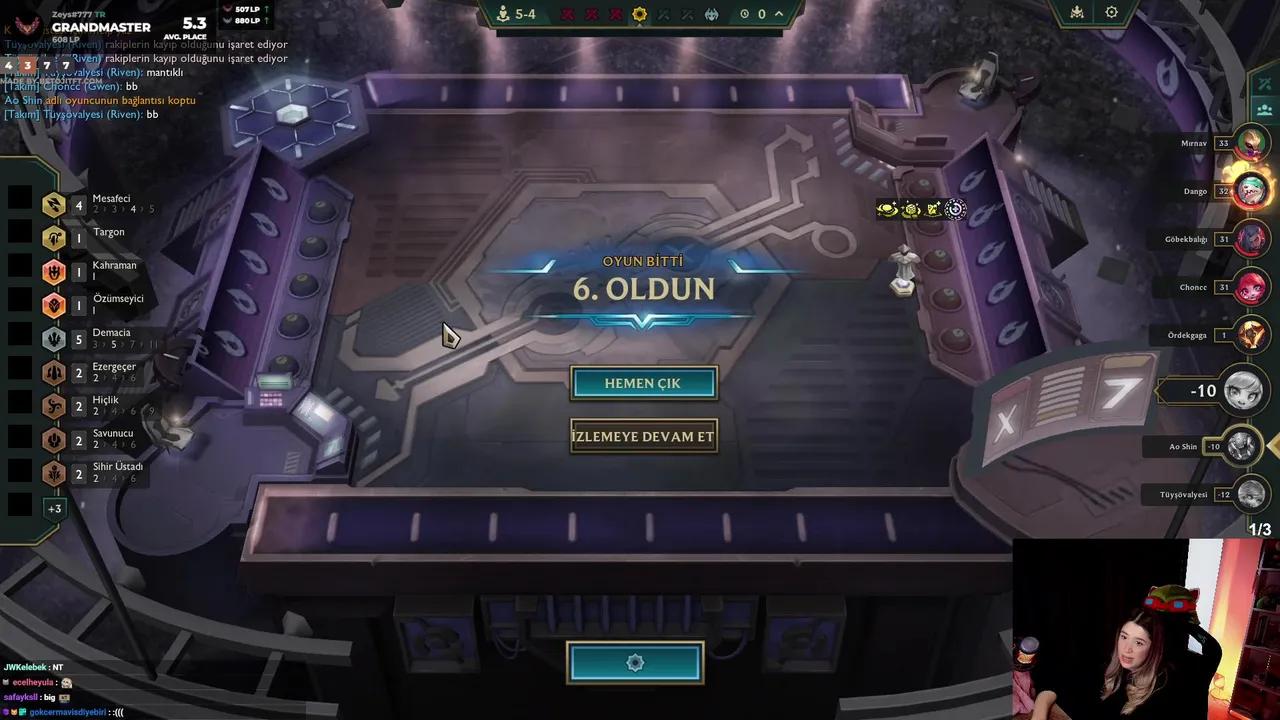Select Ao Shin in the player list
Image resolution: width=1280 pixels, height=720 pixels.
[x=1200, y=446]
